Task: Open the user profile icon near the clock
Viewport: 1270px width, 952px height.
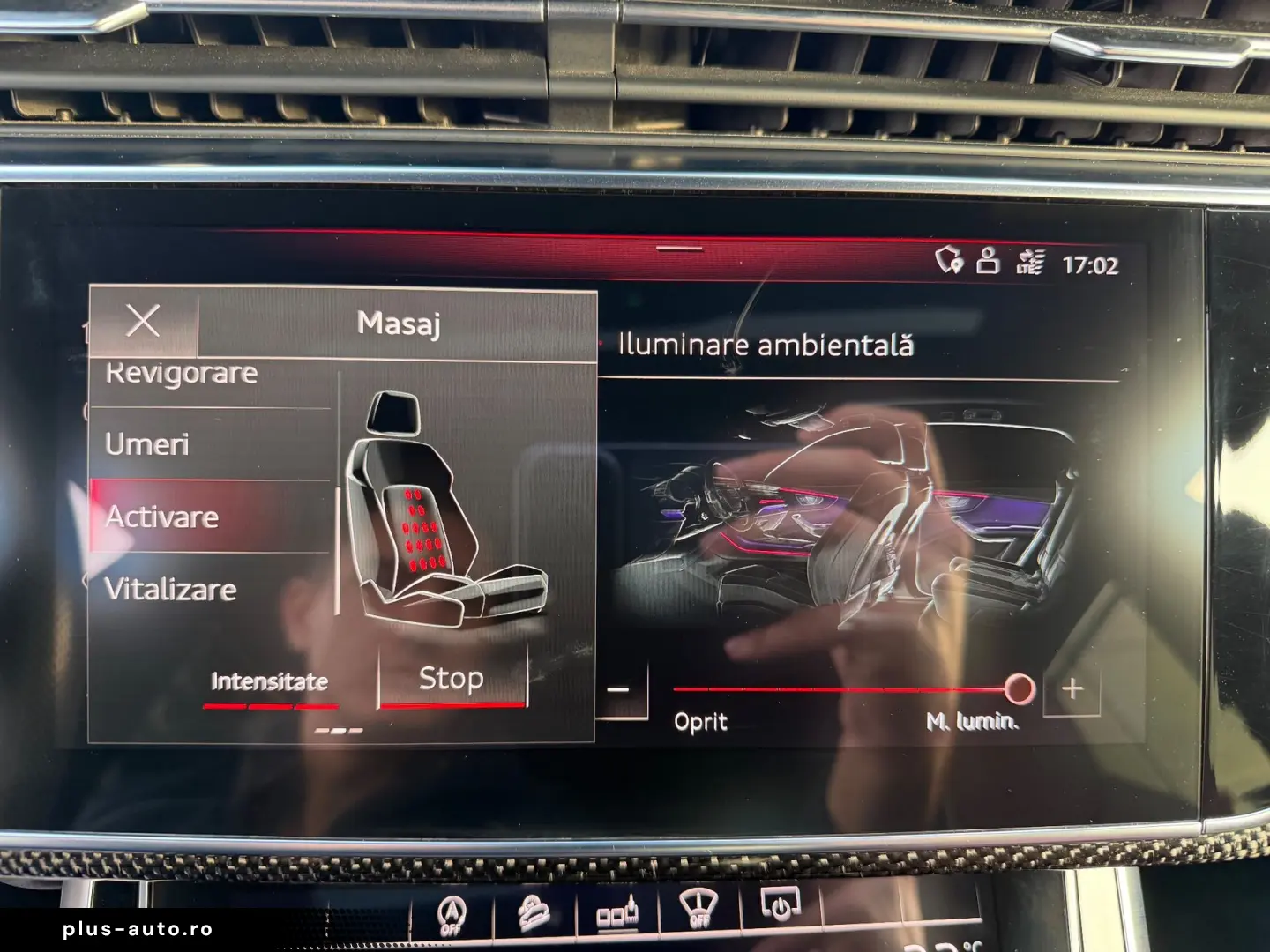Action: (x=987, y=260)
